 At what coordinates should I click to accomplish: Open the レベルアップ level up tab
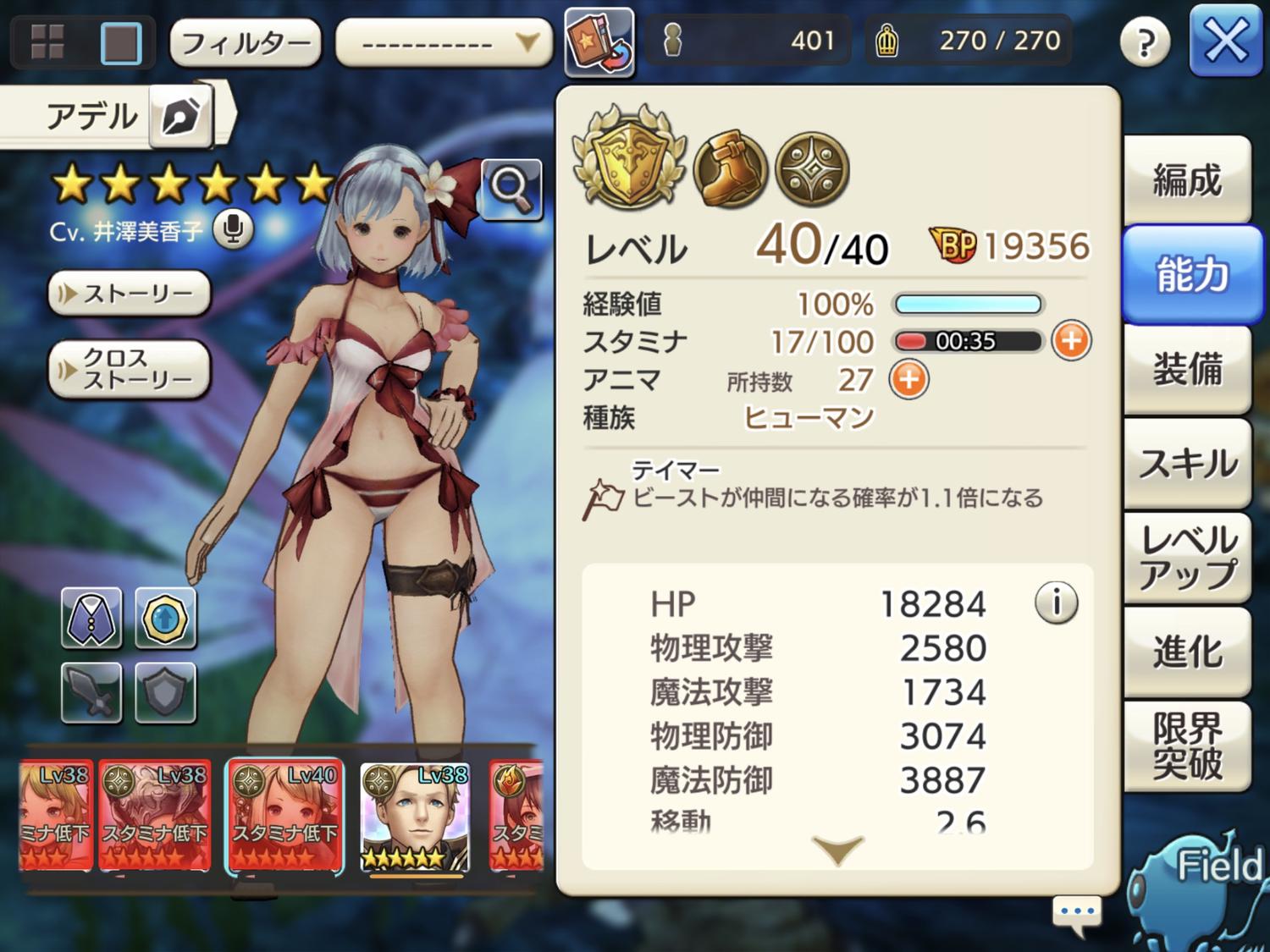tap(1187, 558)
